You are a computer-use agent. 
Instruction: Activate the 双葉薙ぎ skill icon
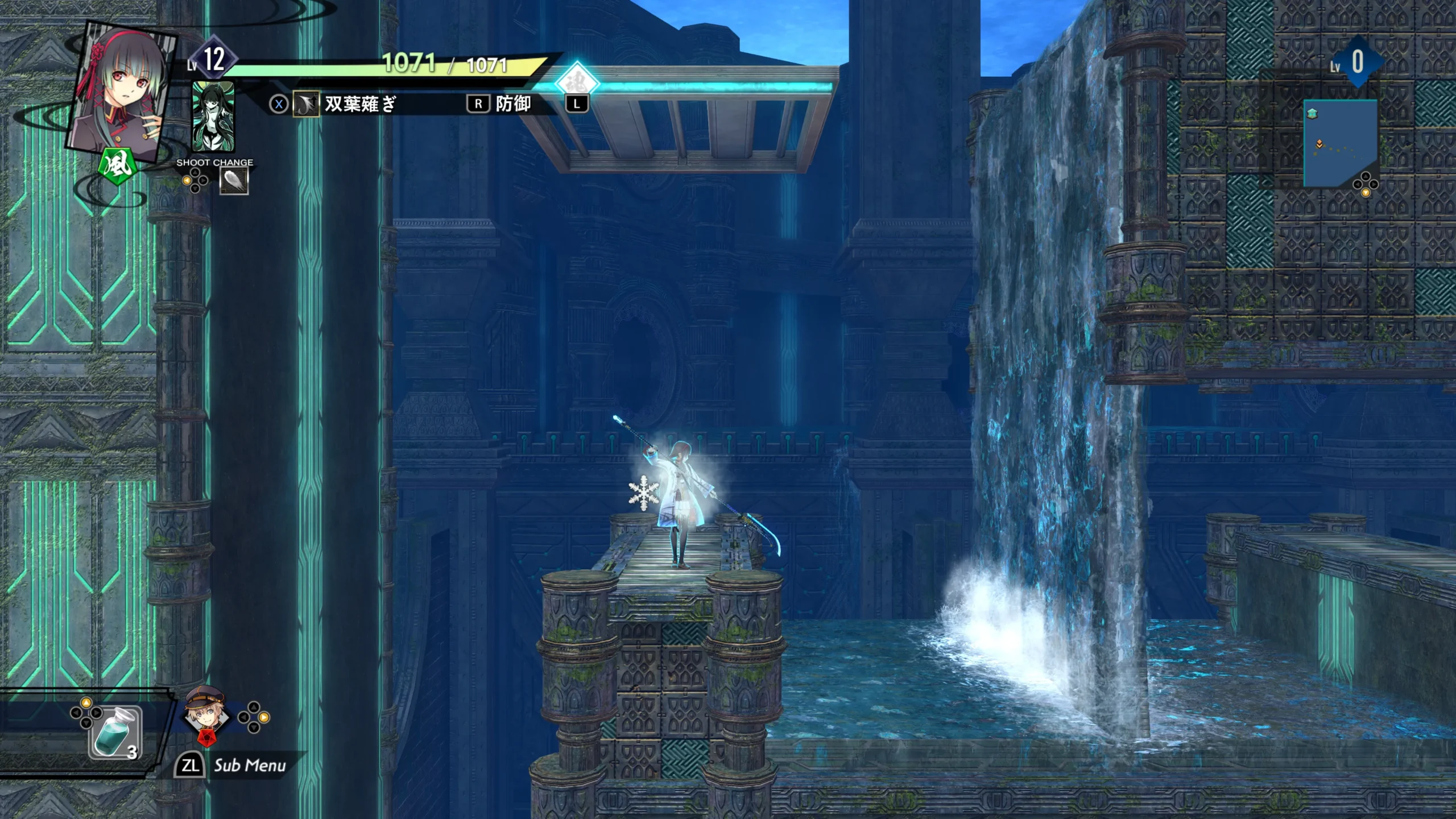[x=306, y=104]
